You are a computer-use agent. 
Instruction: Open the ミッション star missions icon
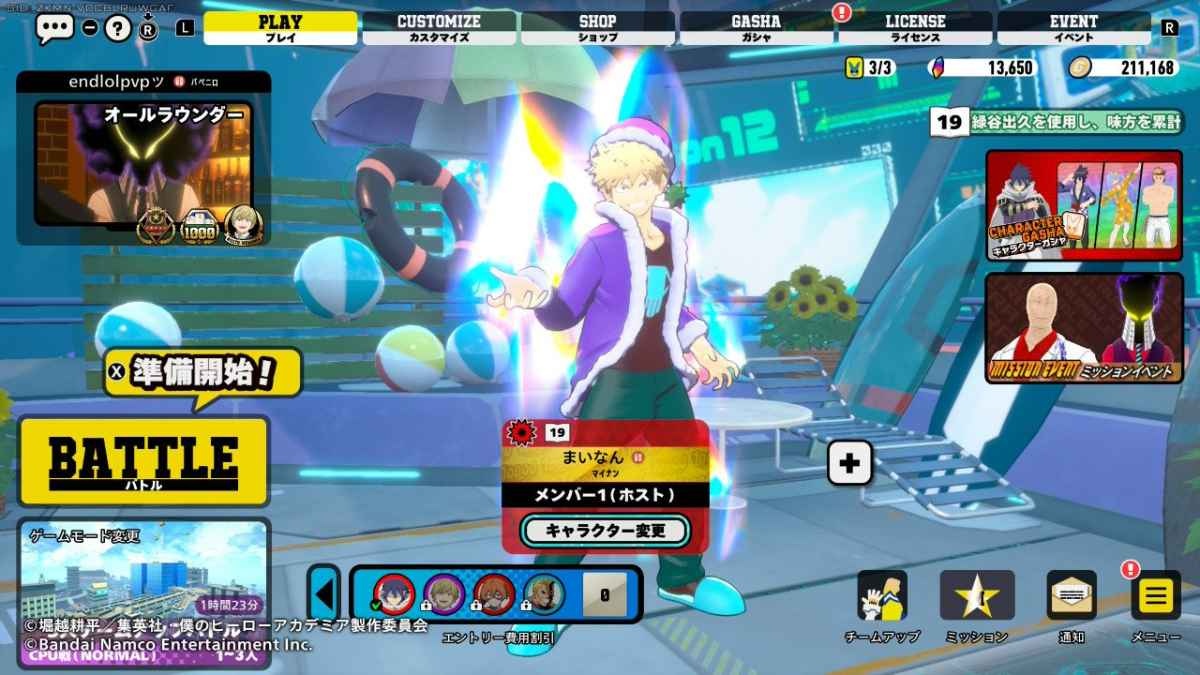[976, 596]
